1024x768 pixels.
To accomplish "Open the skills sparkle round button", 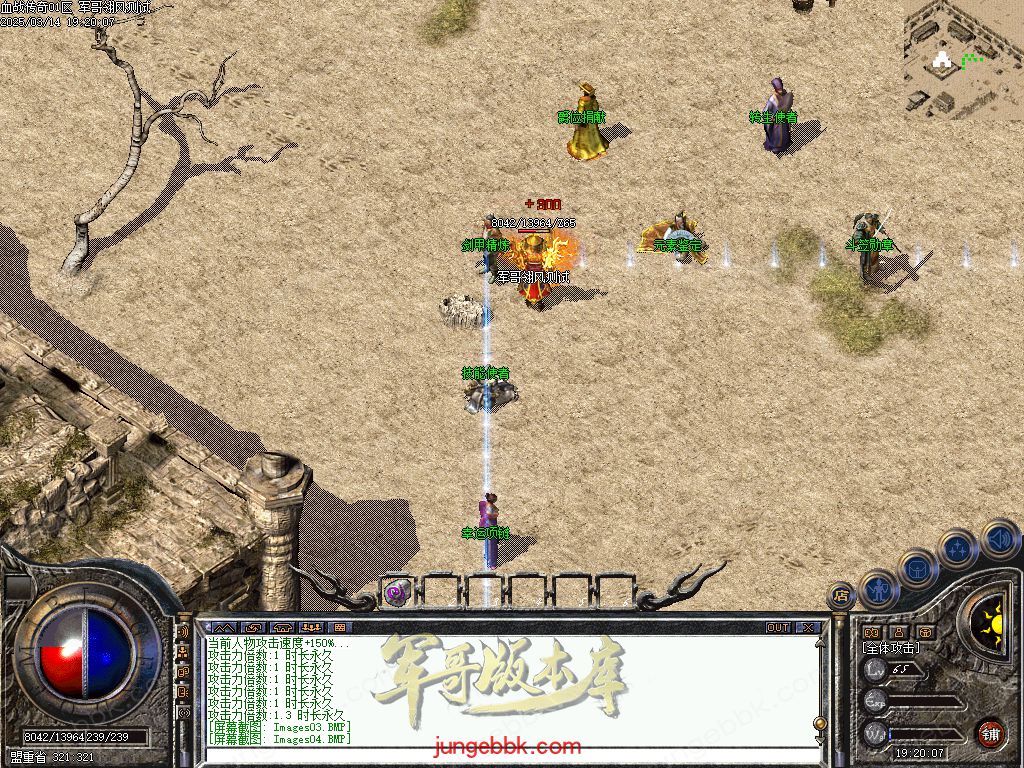I will (x=957, y=548).
